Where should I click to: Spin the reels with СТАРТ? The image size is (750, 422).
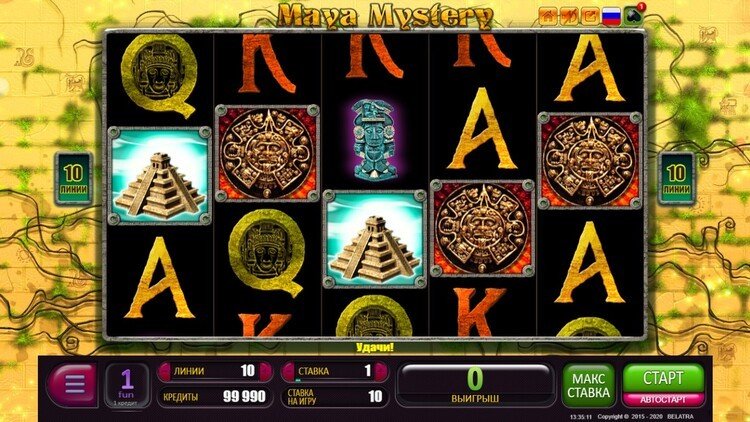point(663,377)
